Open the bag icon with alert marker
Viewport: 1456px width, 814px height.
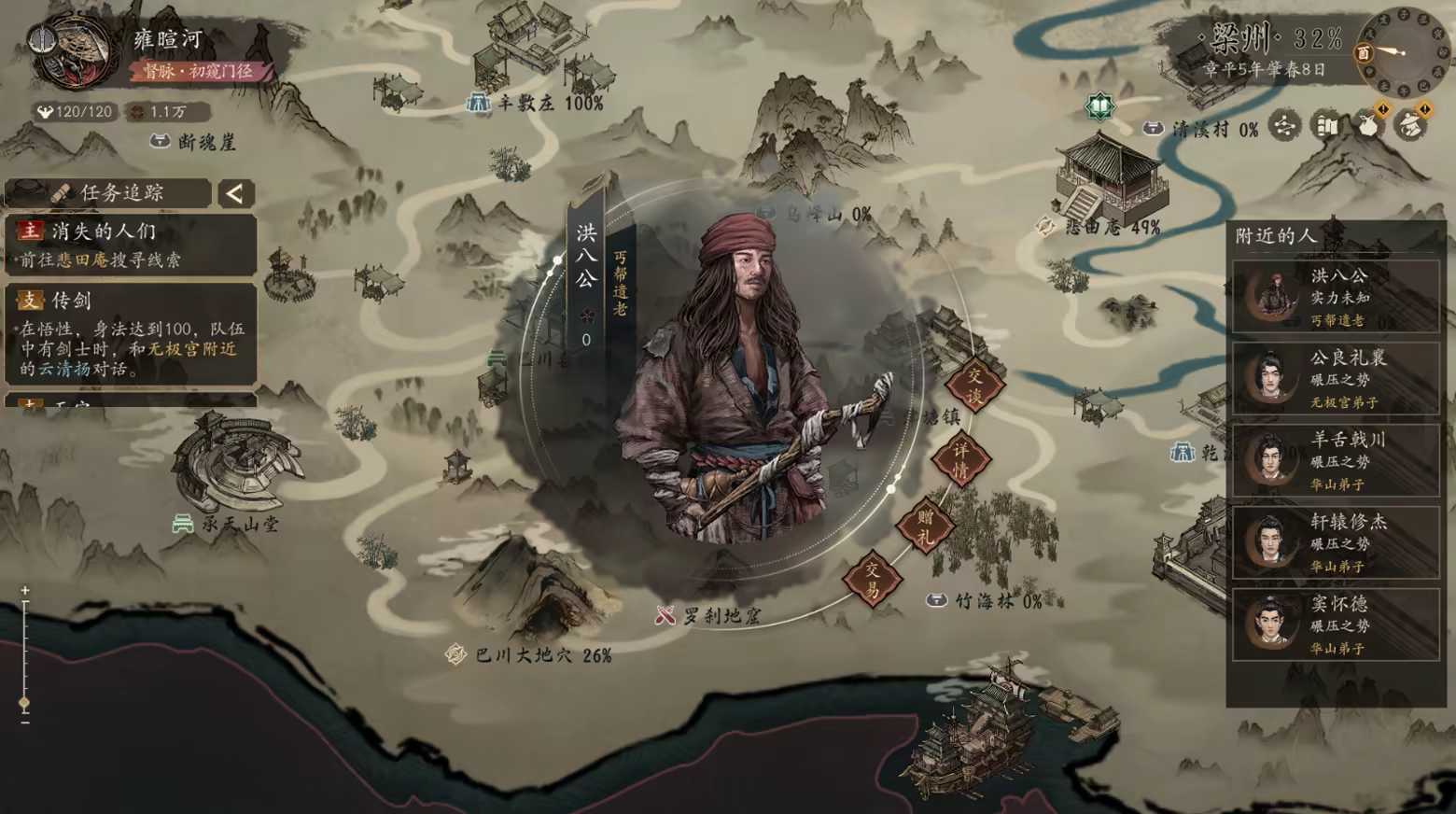[x=1370, y=127]
